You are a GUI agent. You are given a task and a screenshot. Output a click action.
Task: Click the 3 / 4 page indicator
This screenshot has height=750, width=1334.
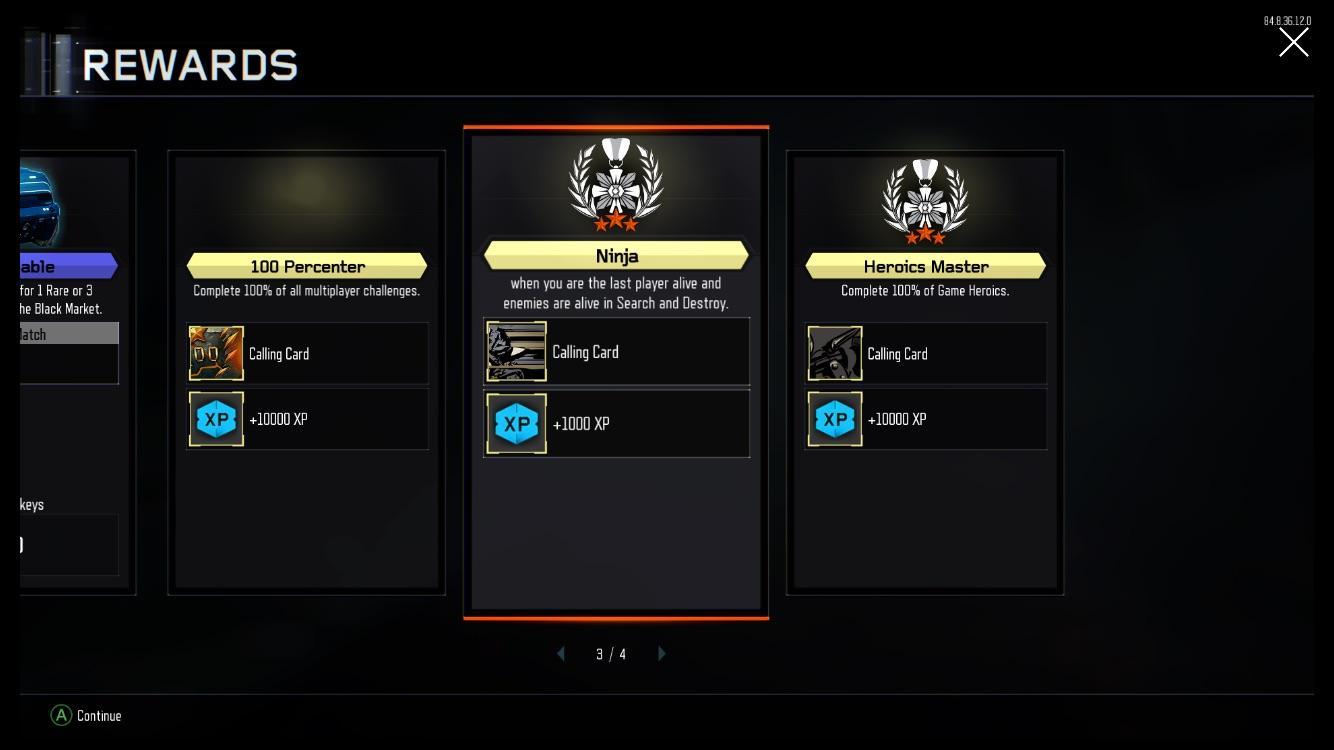click(x=610, y=653)
